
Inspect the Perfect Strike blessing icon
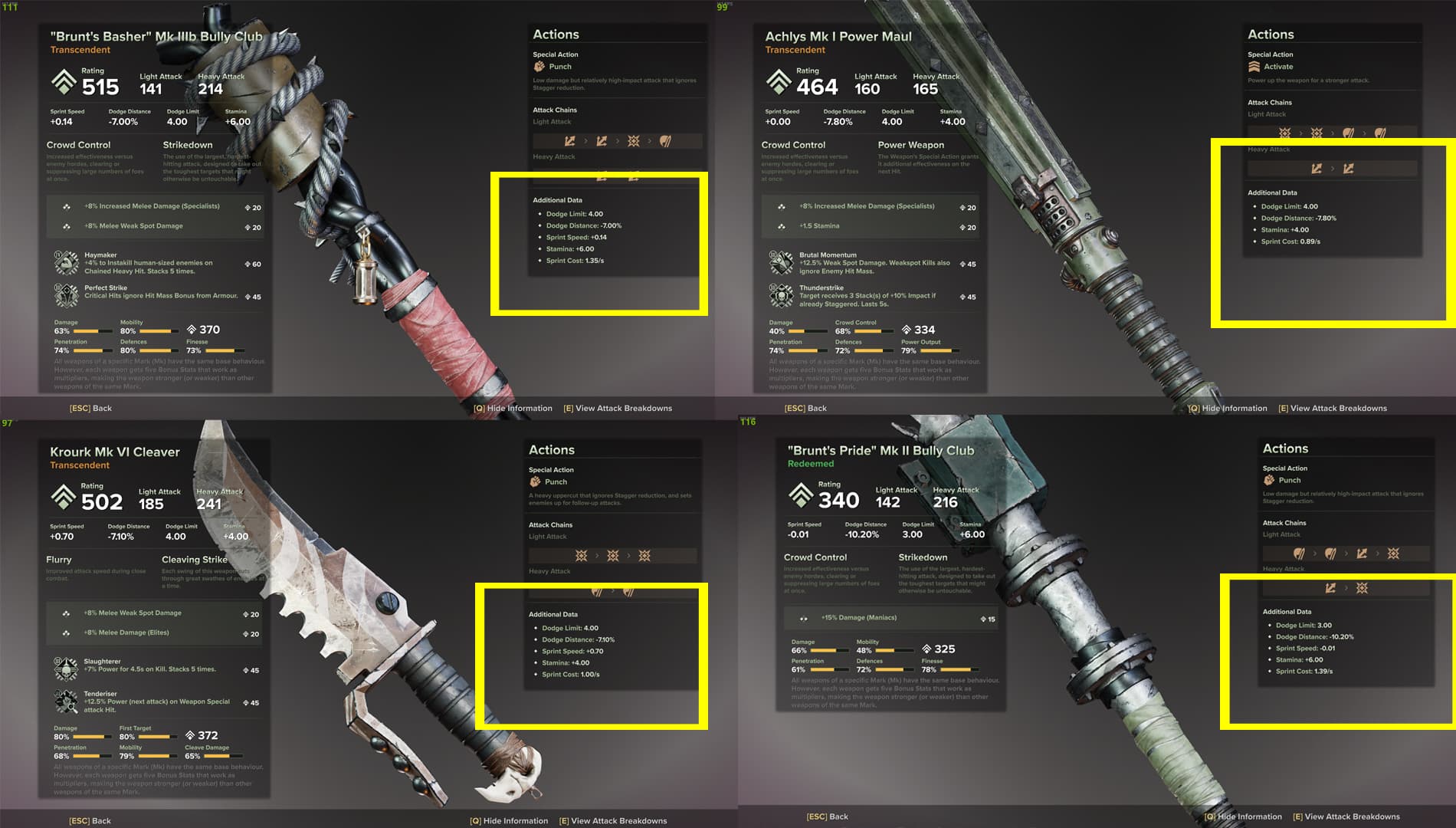click(66, 295)
